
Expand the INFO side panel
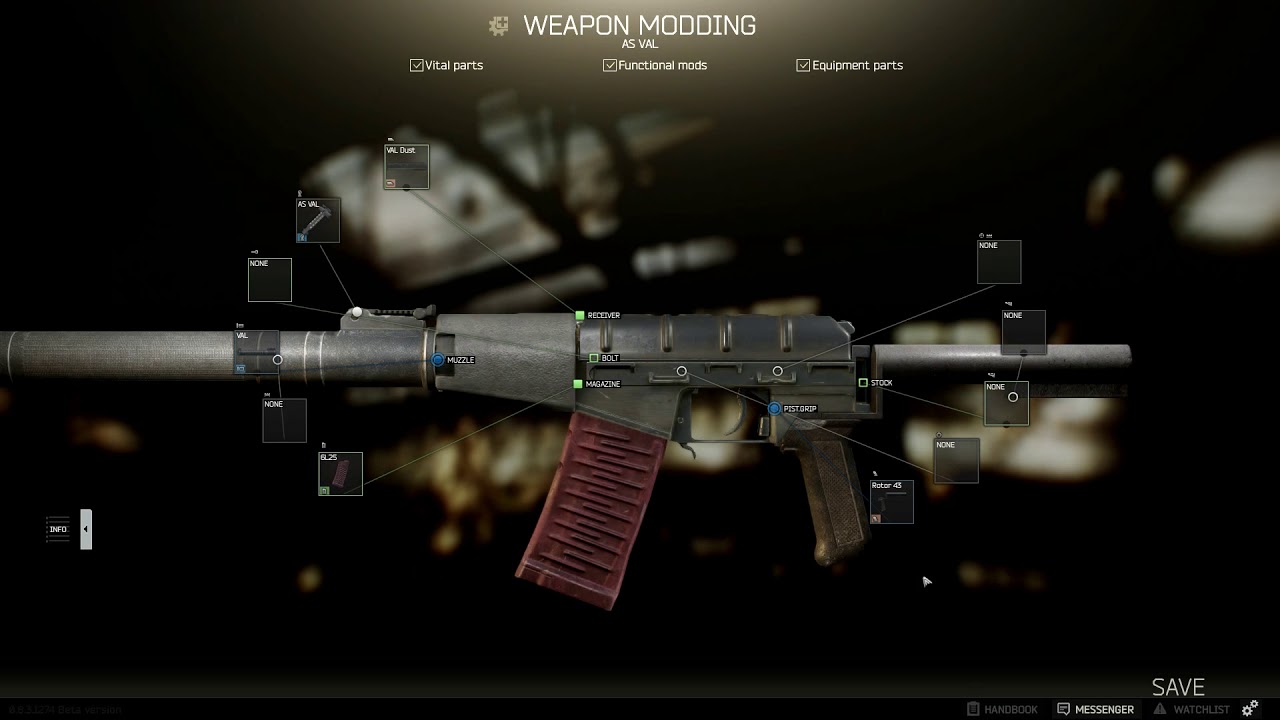click(x=86, y=529)
